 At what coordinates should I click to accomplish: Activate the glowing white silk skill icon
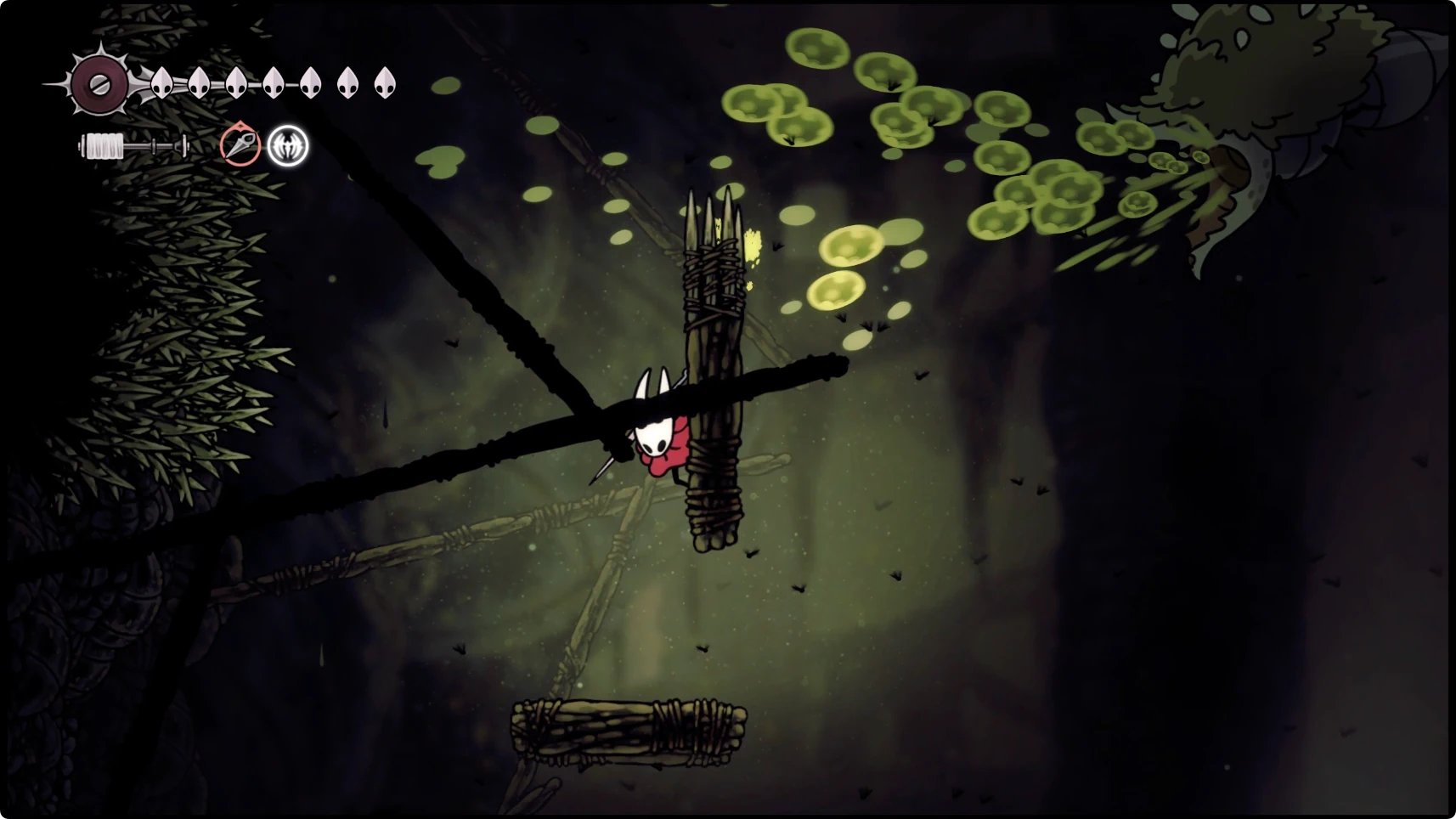(288, 146)
